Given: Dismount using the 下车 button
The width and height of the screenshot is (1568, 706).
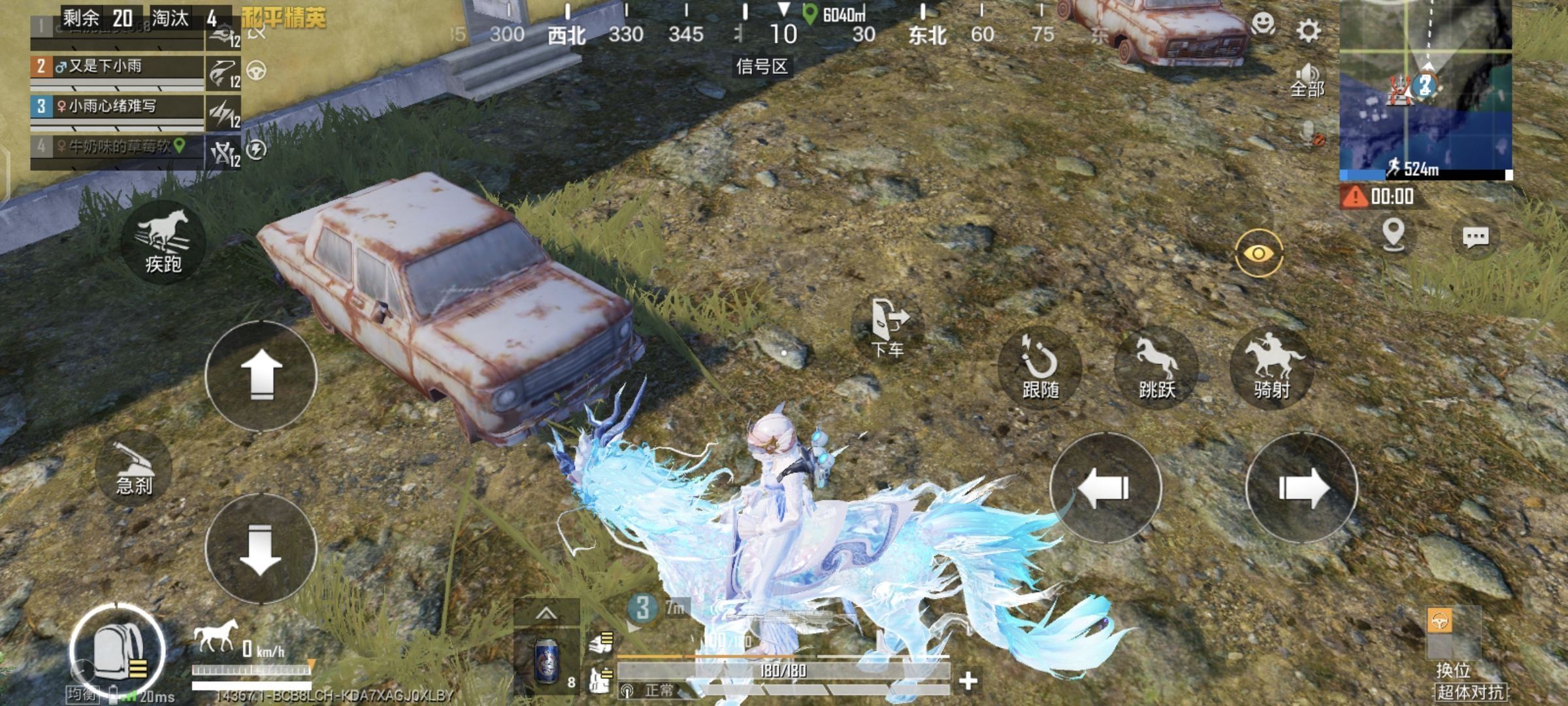Looking at the screenshot, I should click(889, 327).
